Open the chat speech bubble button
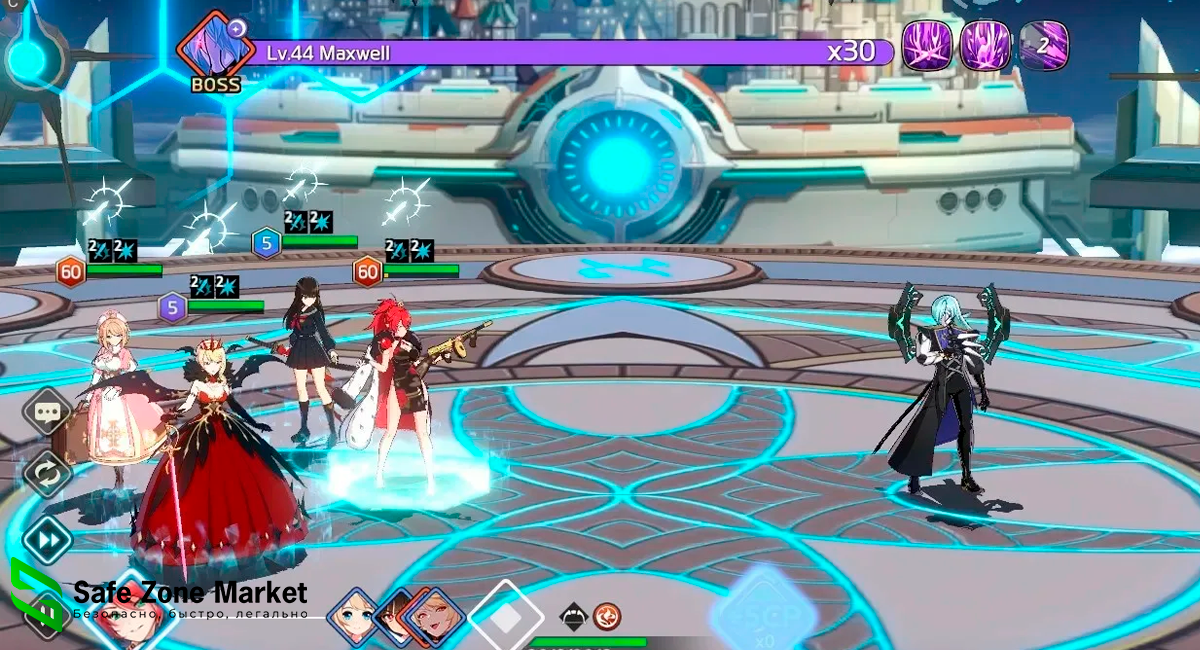 (47, 411)
